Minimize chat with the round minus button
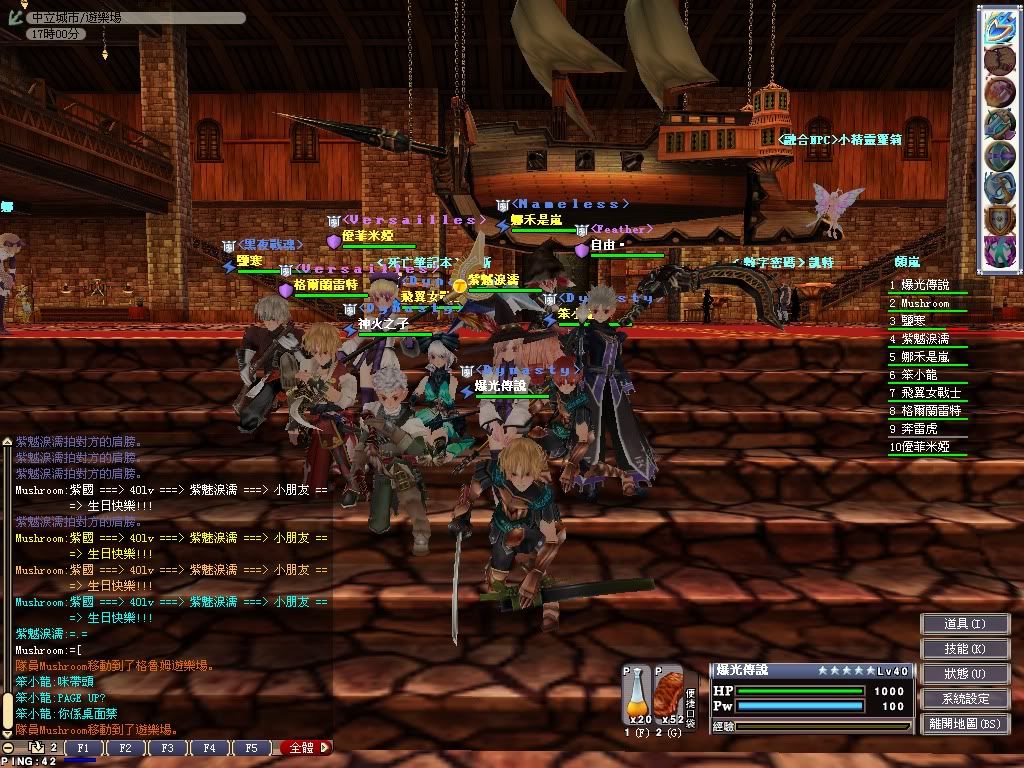The height and width of the screenshot is (768, 1024). (8, 747)
